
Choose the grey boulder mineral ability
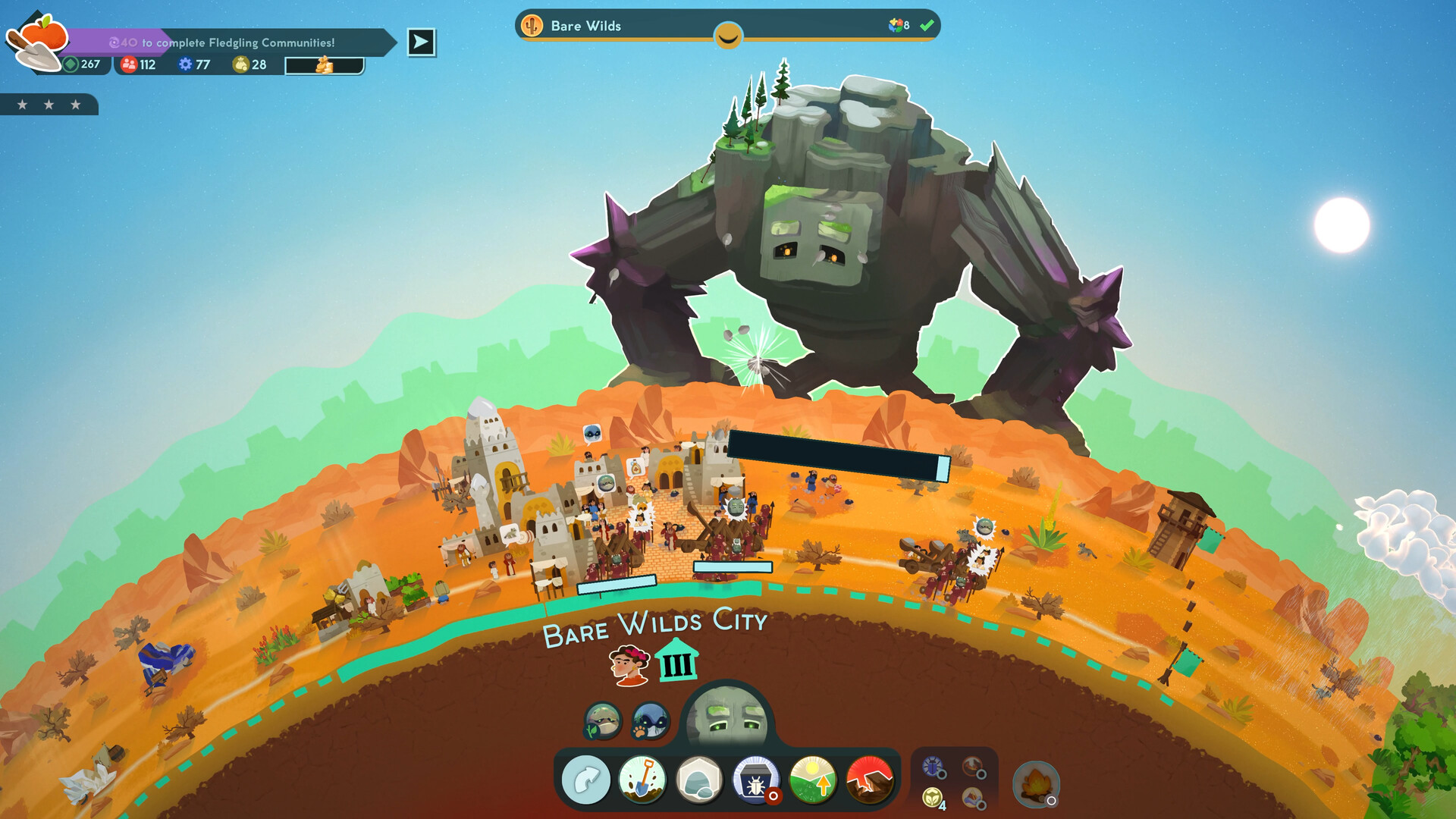[698, 780]
